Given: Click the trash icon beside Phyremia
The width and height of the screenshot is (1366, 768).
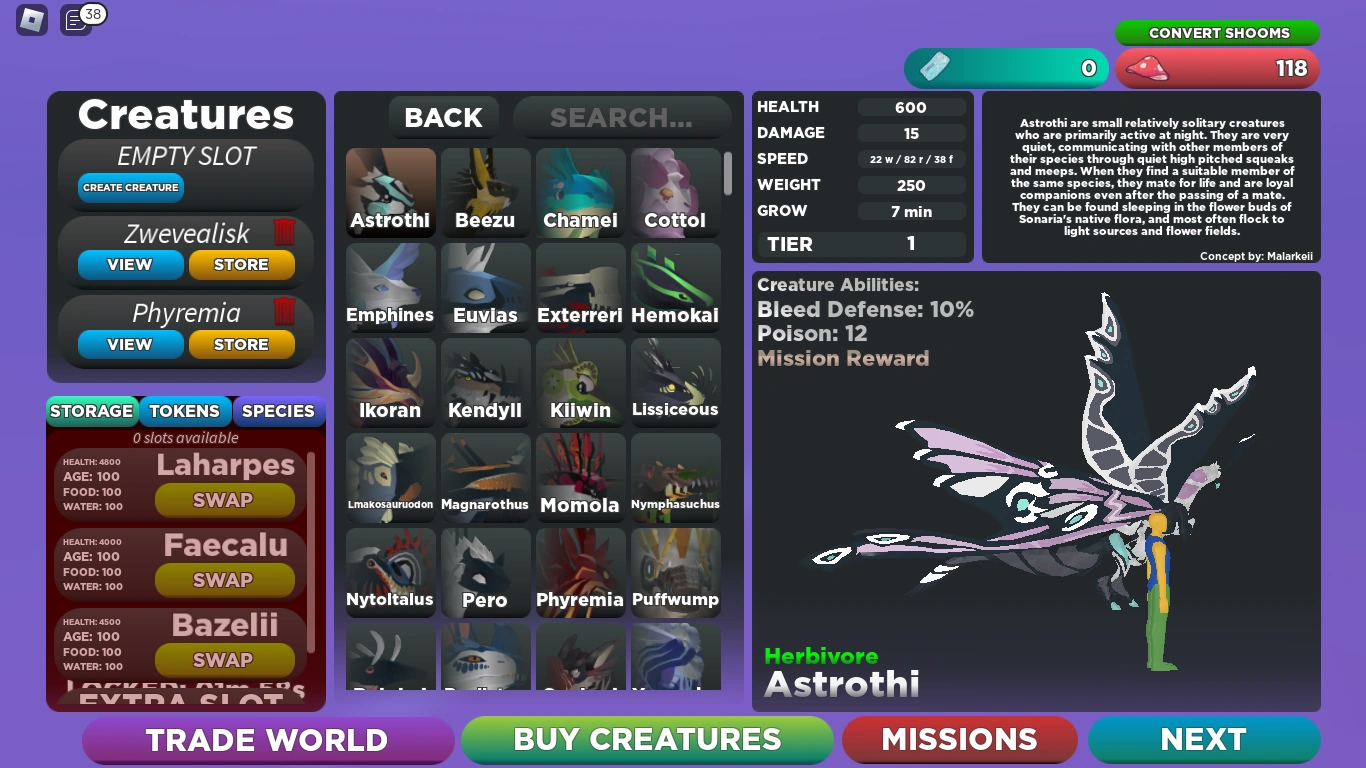Looking at the screenshot, I should (285, 313).
